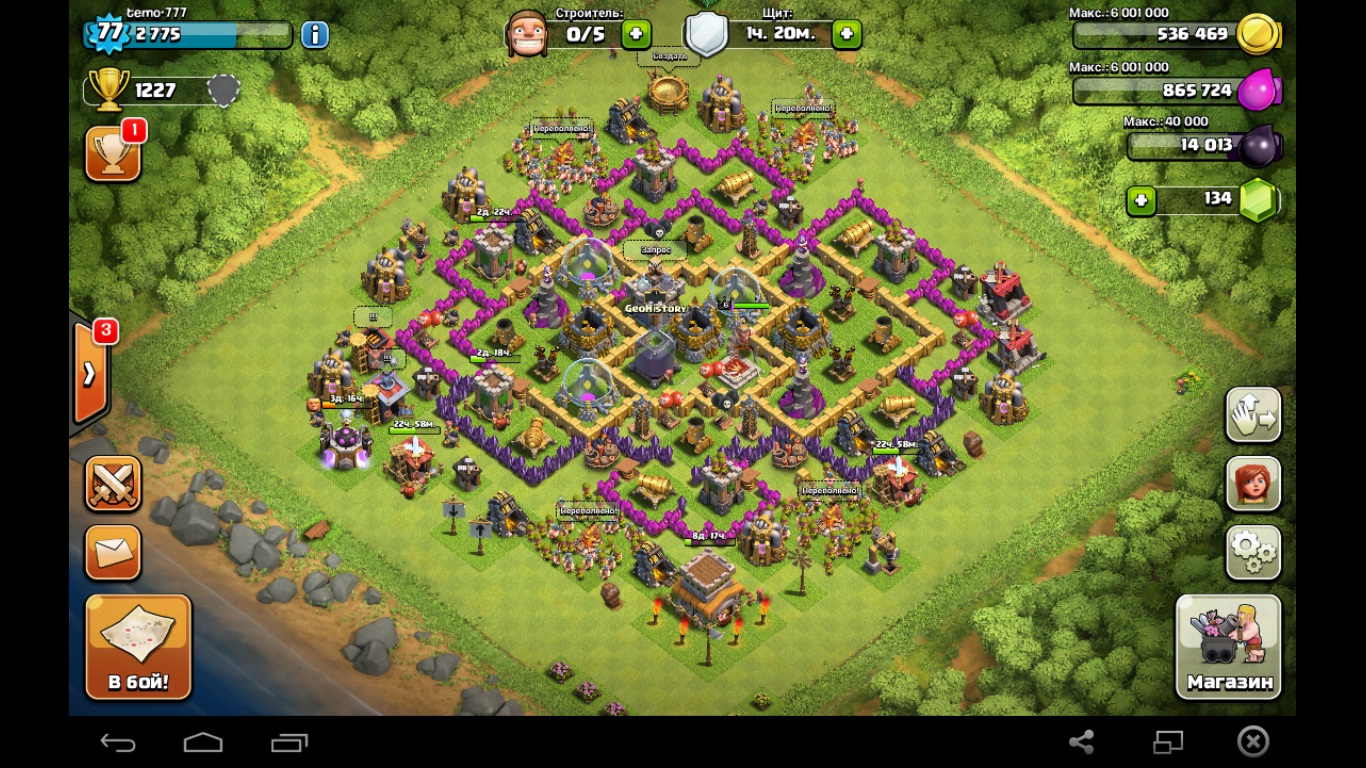Show the blue info button beside experience
The height and width of the screenshot is (768, 1366).
[x=314, y=35]
